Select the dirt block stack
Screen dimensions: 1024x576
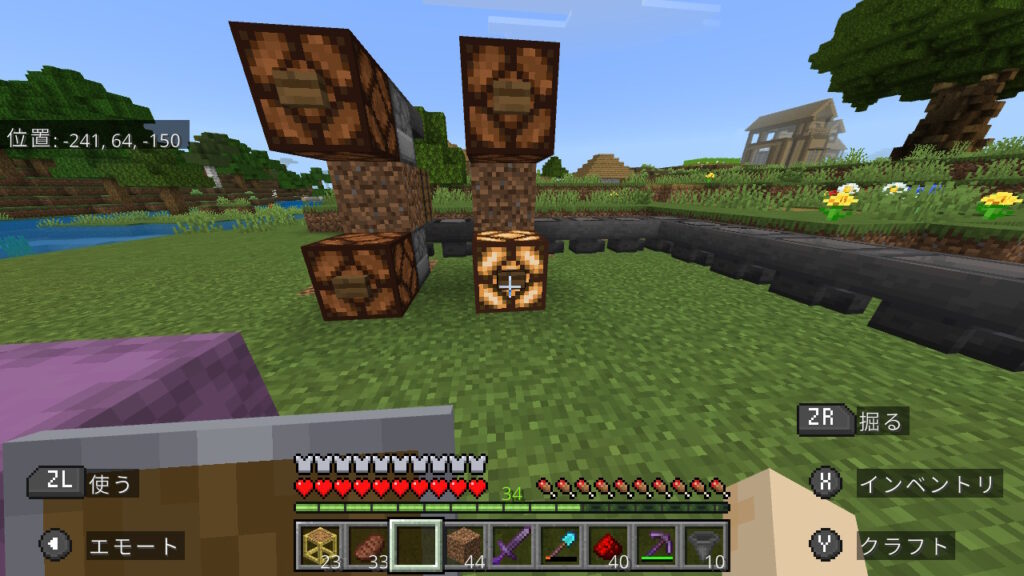[464, 545]
